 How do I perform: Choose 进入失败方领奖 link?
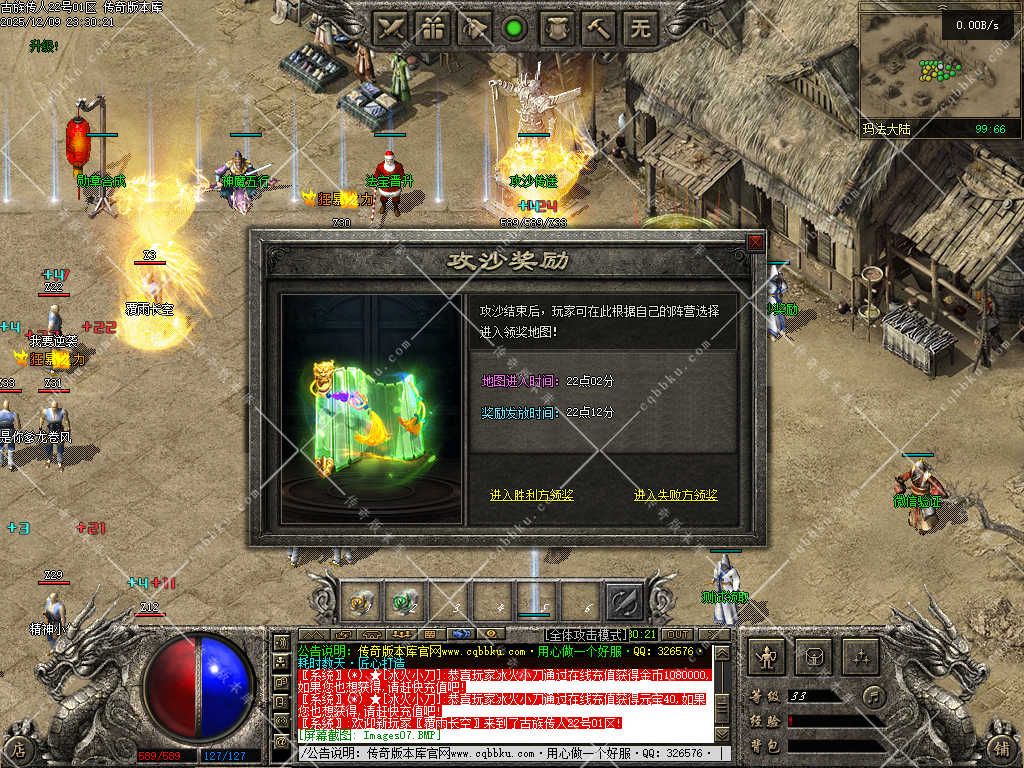pyautogui.click(x=676, y=495)
